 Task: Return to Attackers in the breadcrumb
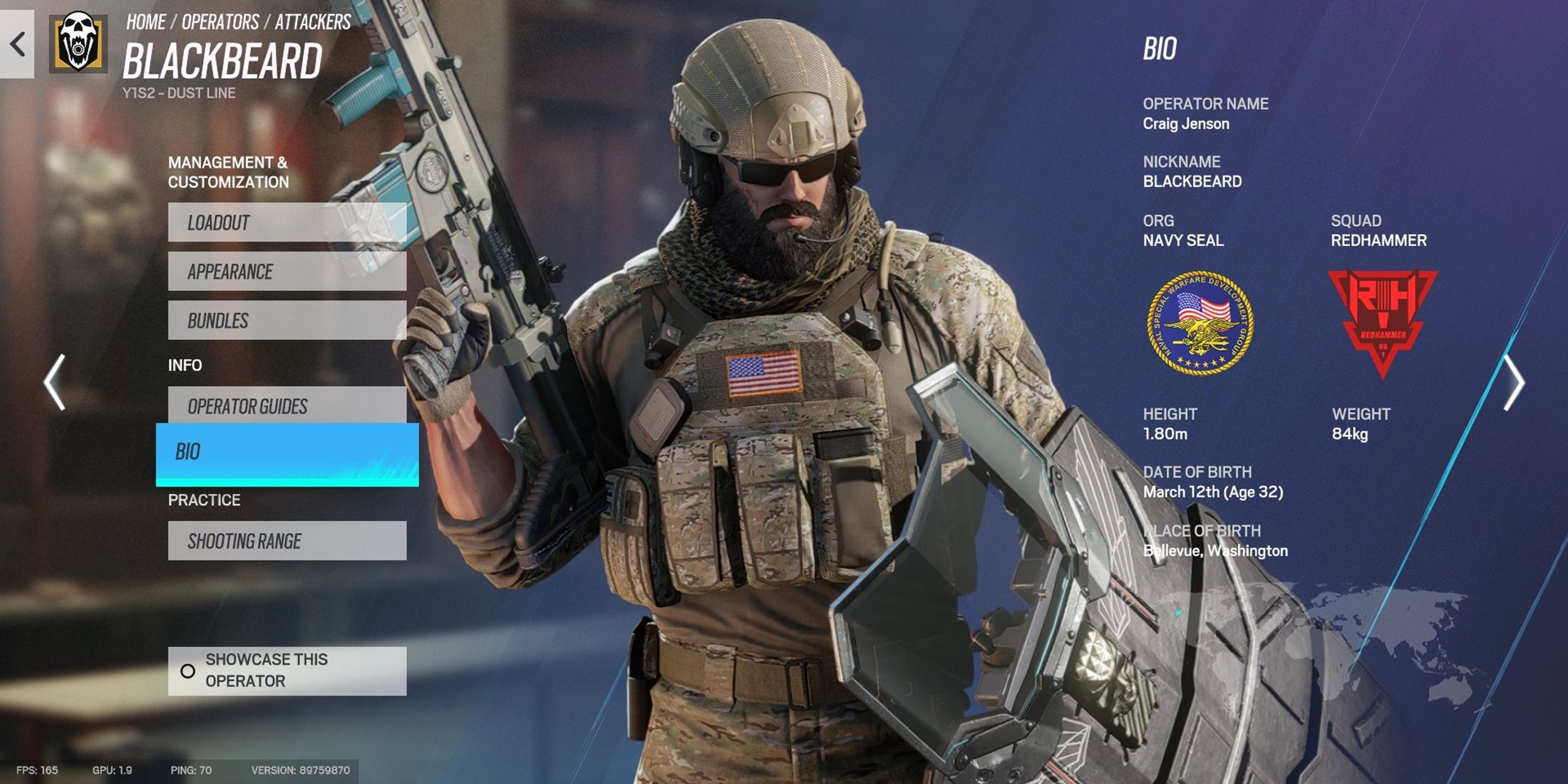click(x=313, y=22)
